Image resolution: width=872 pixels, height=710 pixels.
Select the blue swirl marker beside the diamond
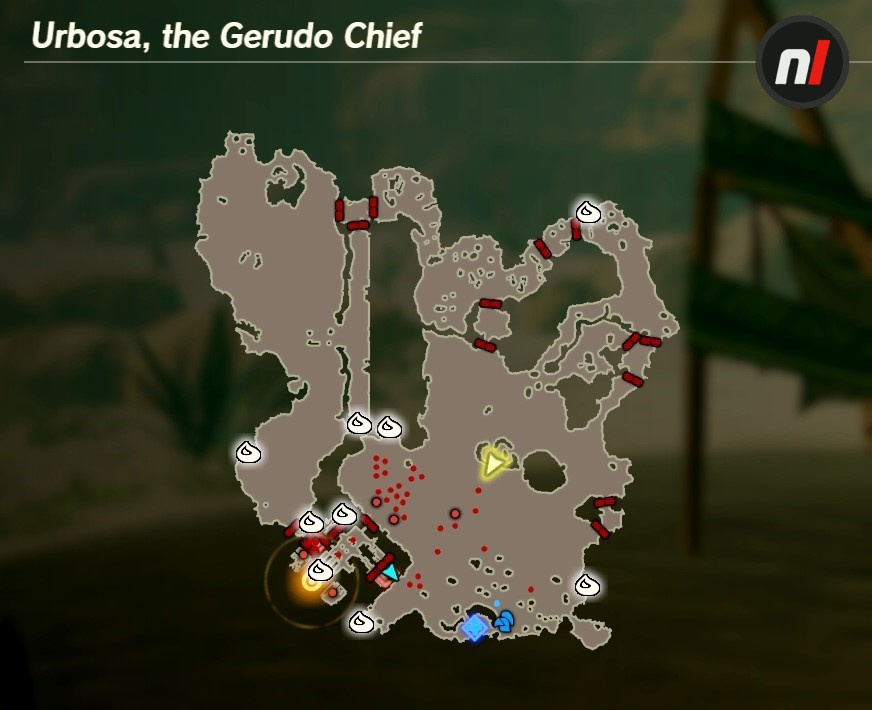[504, 621]
